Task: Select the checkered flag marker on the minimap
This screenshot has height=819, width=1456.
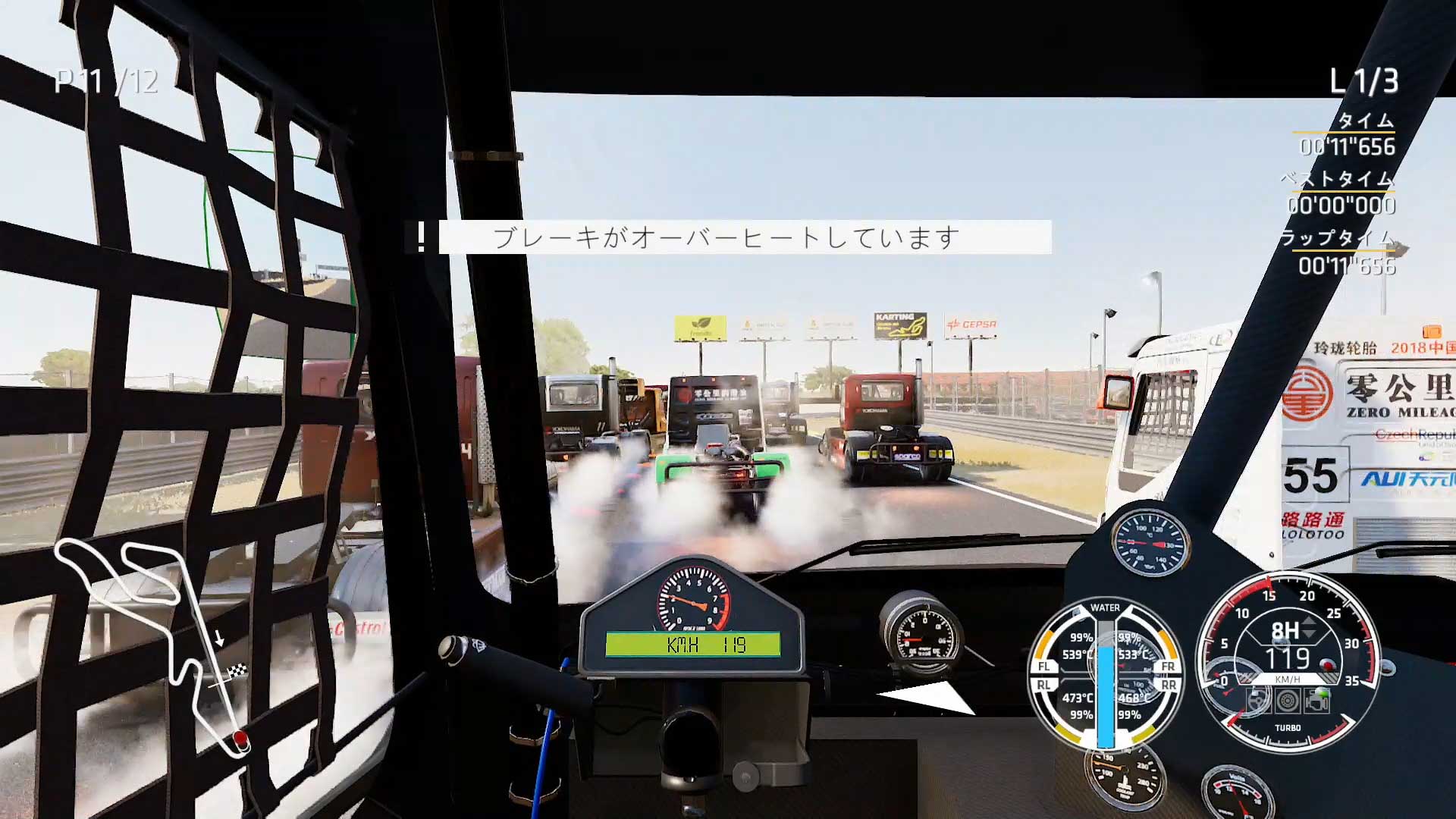Action: pyautogui.click(x=237, y=672)
